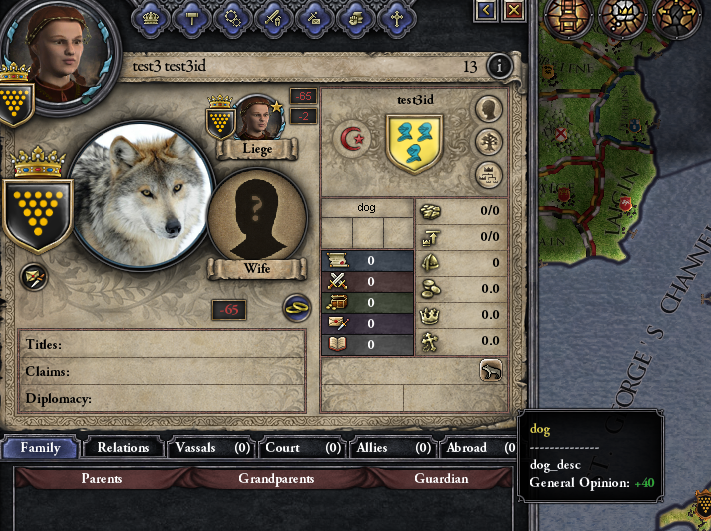Switch to the Family tab

click(41, 448)
